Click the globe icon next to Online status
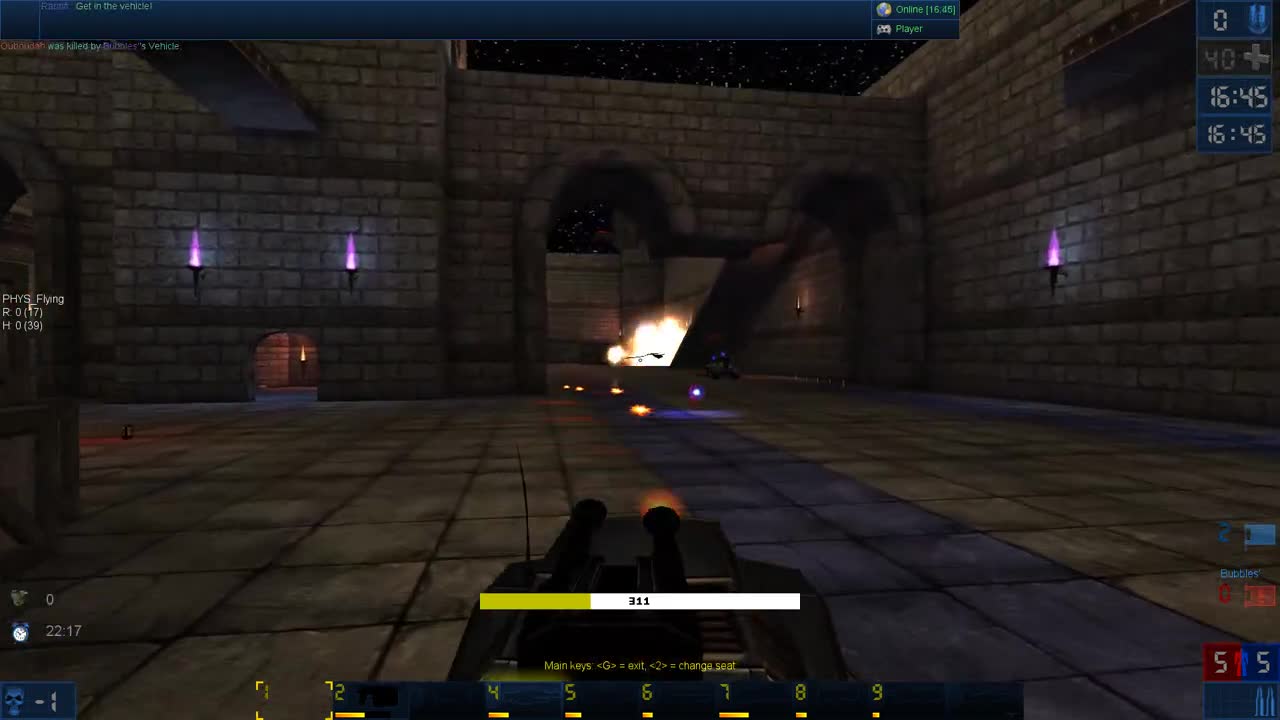 [884, 9]
